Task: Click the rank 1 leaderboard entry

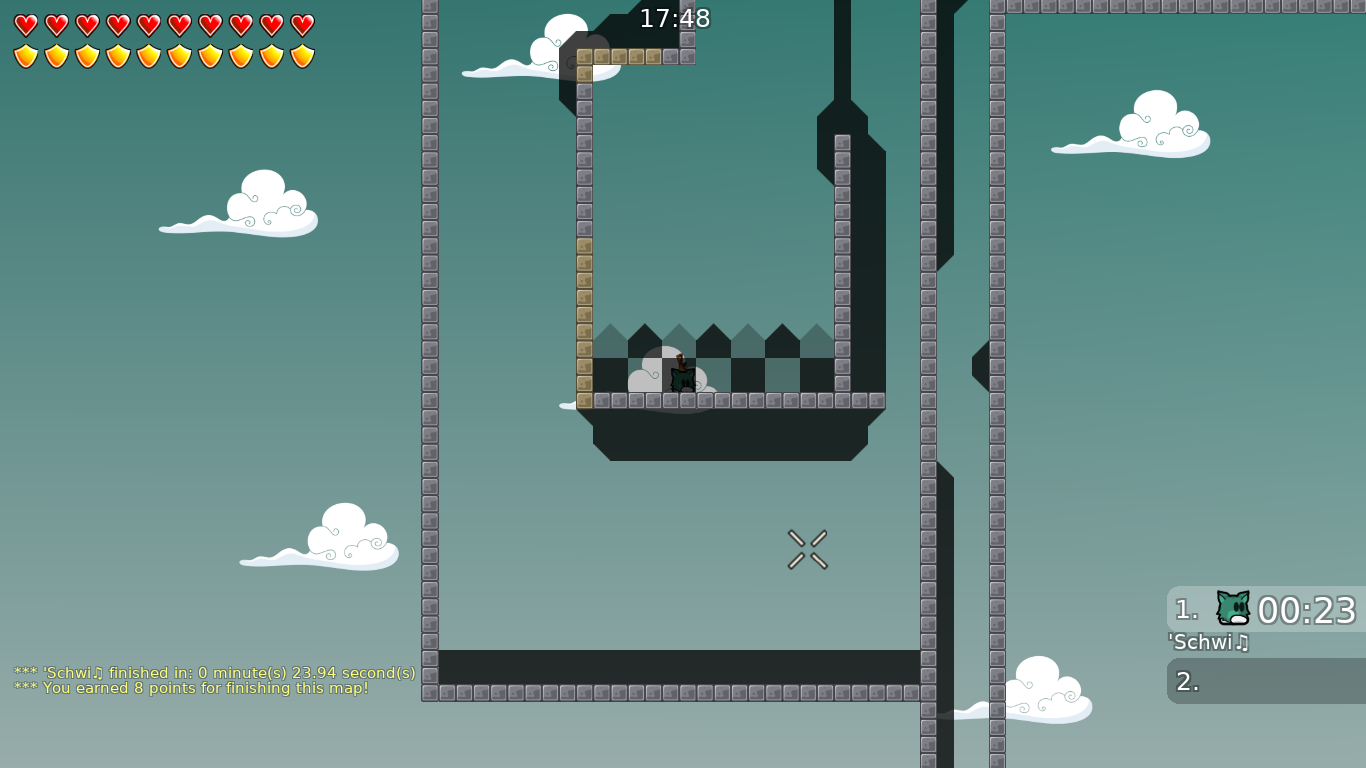Action: tap(1265, 610)
